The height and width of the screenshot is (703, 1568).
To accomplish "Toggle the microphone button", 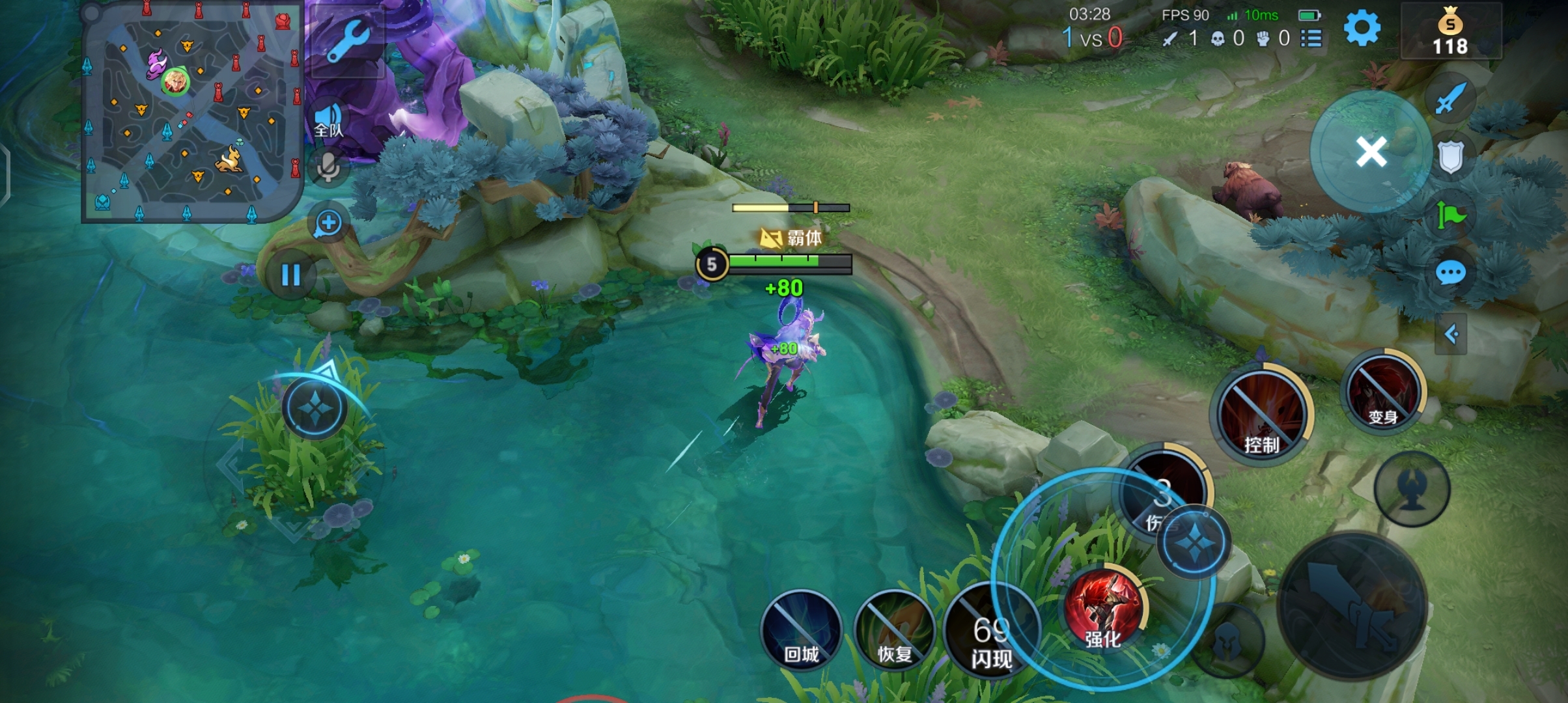I will (x=328, y=168).
